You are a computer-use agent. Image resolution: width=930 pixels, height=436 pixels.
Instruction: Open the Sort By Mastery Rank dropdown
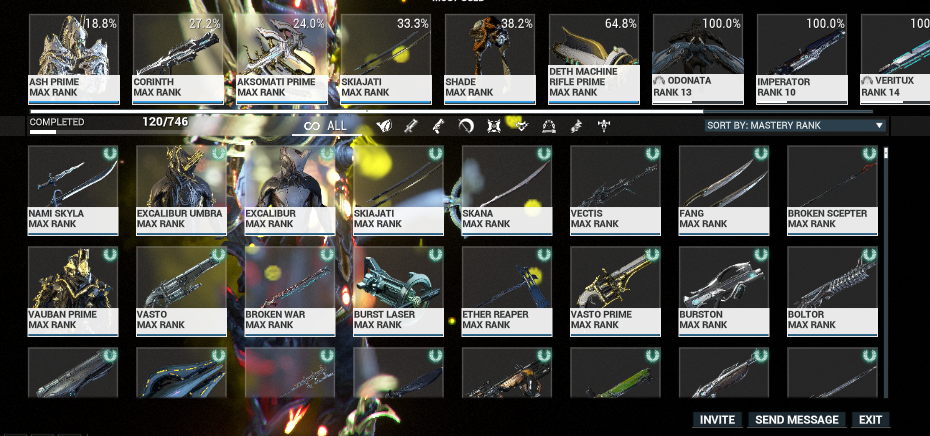pos(795,126)
